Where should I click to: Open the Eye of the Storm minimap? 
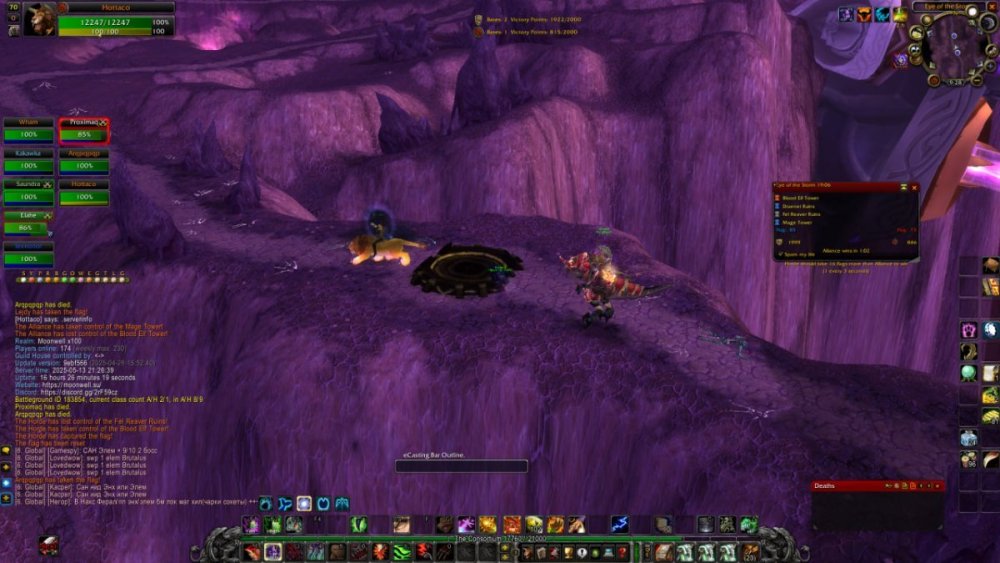[945, 48]
